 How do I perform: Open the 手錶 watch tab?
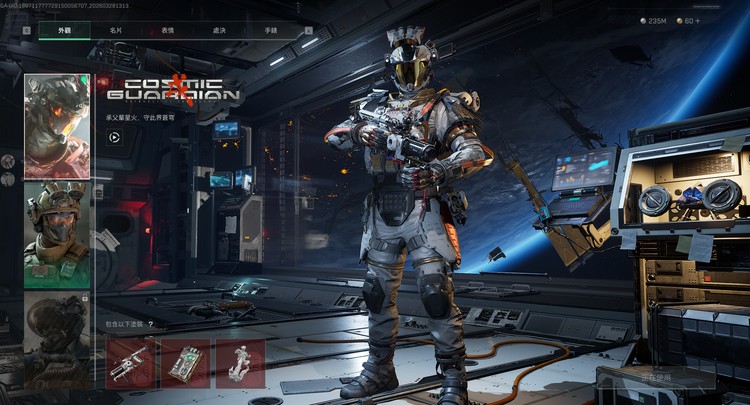coord(271,31)
